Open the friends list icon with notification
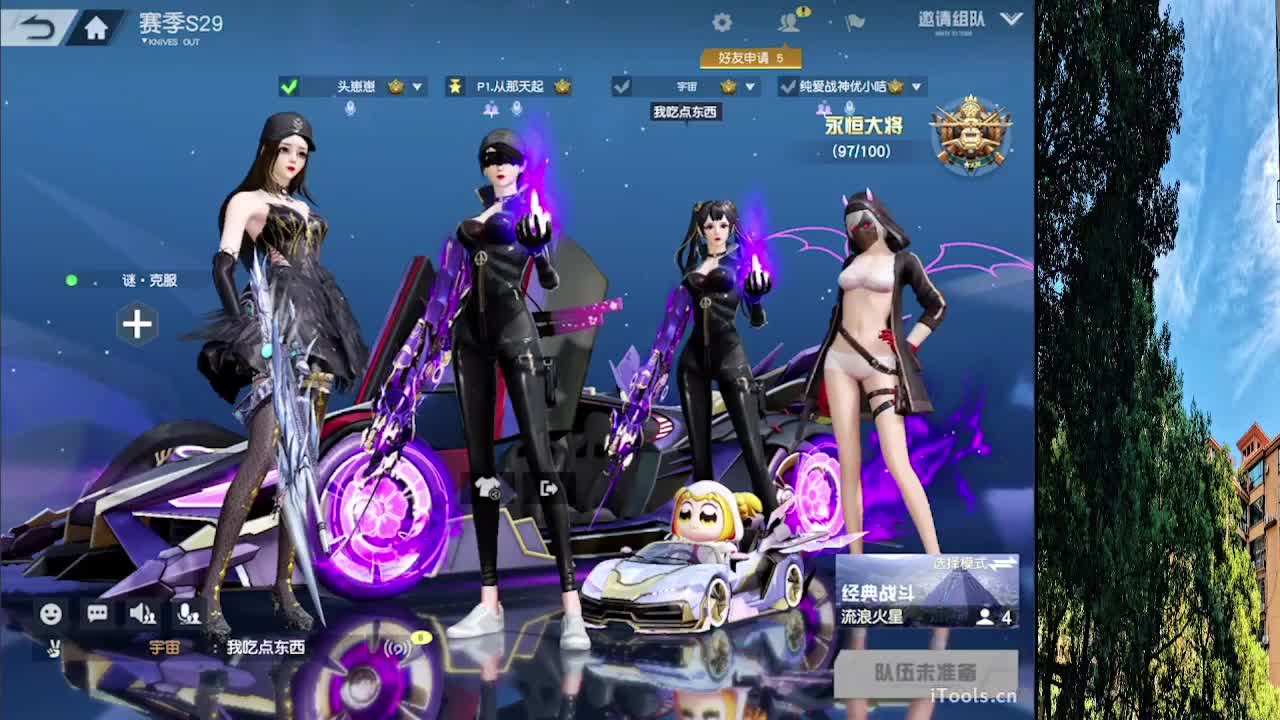 [x=789, y=22]
